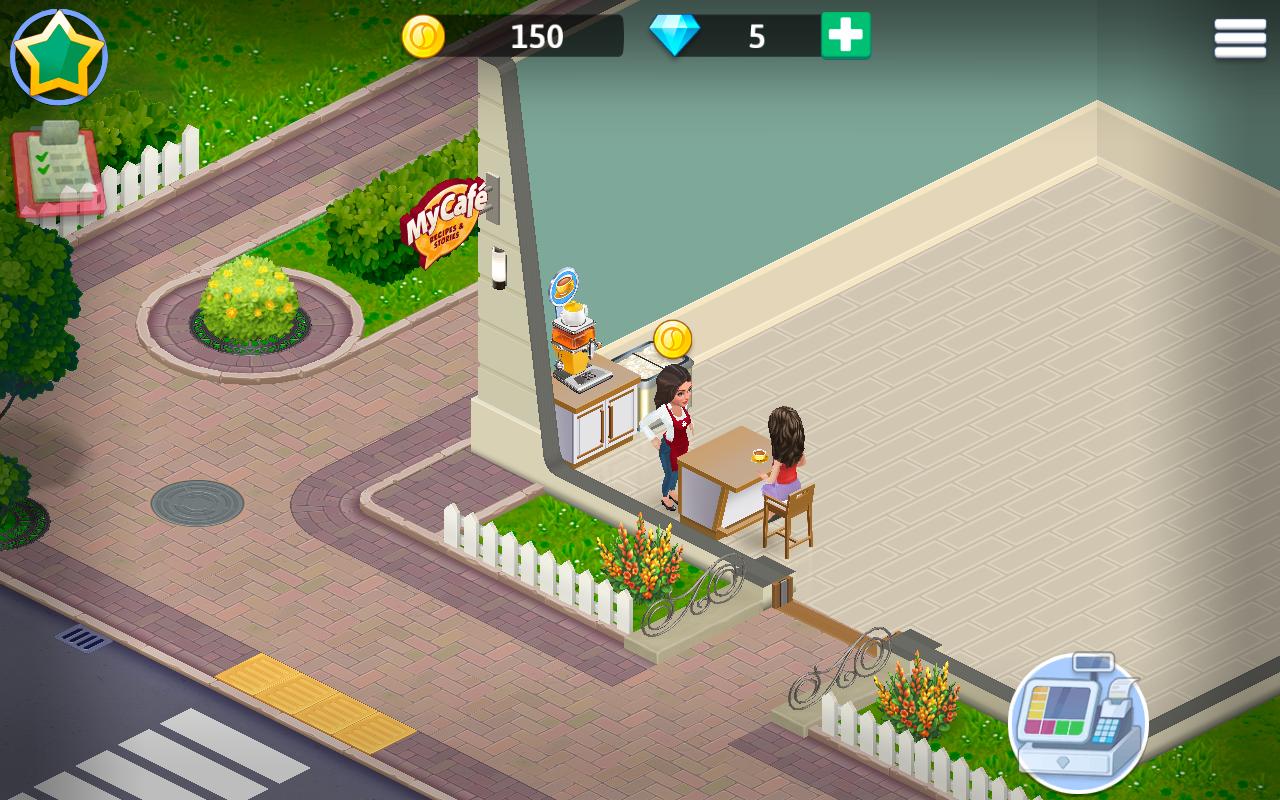Tap the drink order bubble above machine
The image size is (1280, 800).
(565, 286)
